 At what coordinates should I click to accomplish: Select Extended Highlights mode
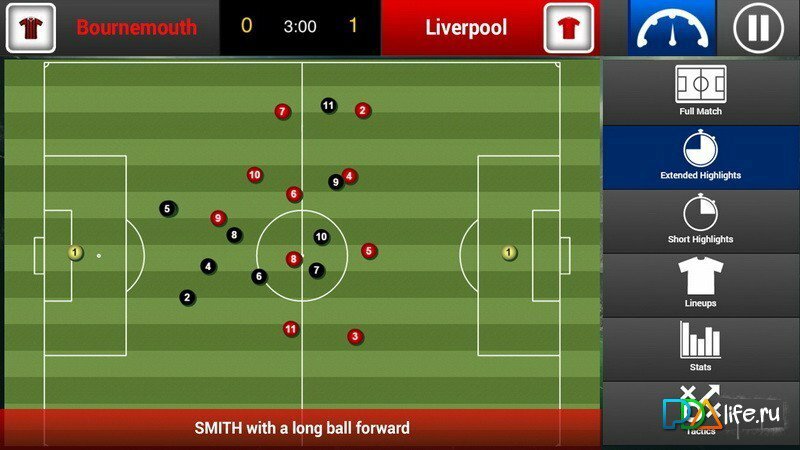click(700, 155)
